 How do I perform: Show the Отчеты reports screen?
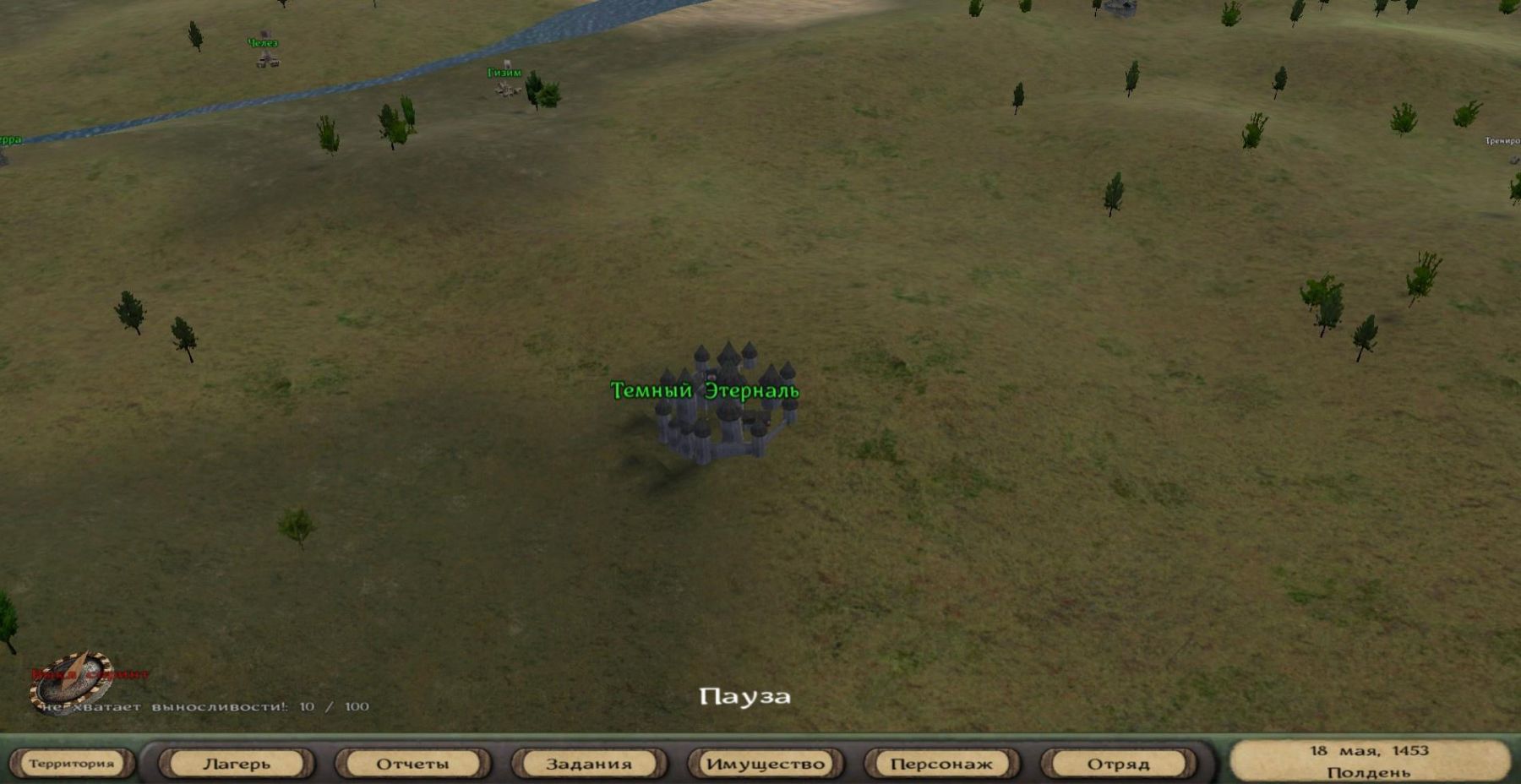click(412, 764)
